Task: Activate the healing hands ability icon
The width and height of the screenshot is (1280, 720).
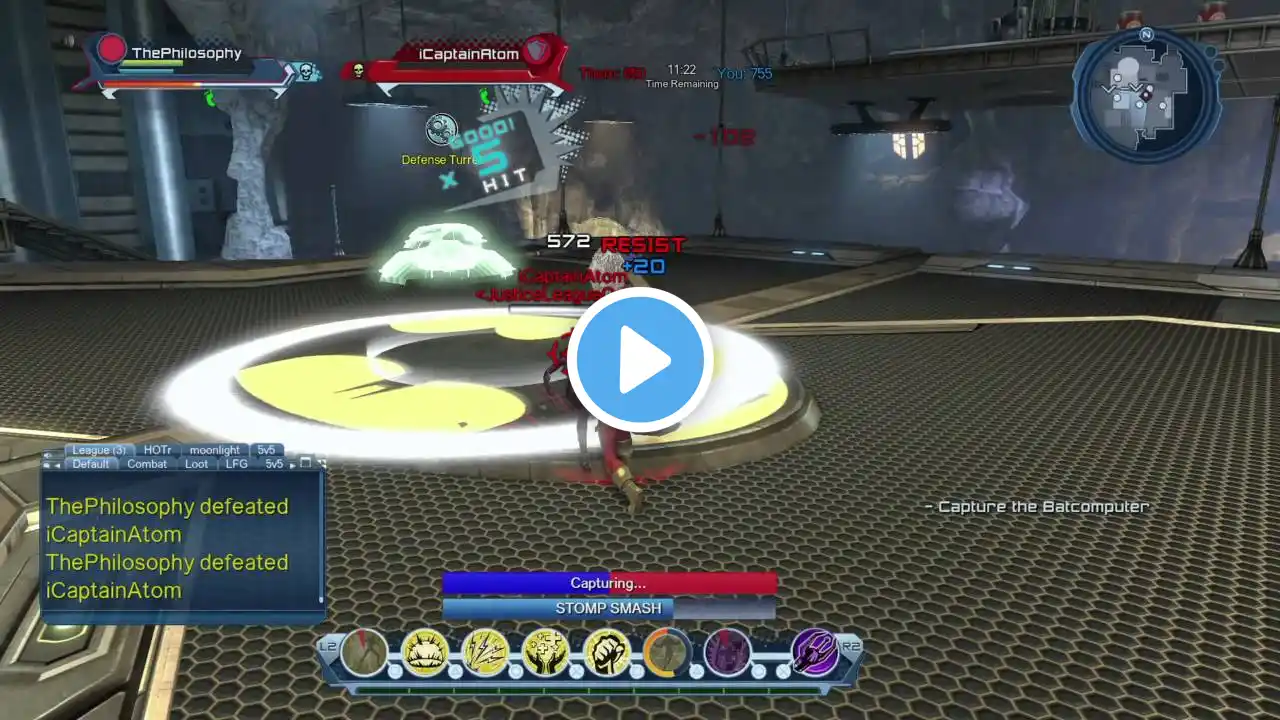Action: tap(546, 653)
